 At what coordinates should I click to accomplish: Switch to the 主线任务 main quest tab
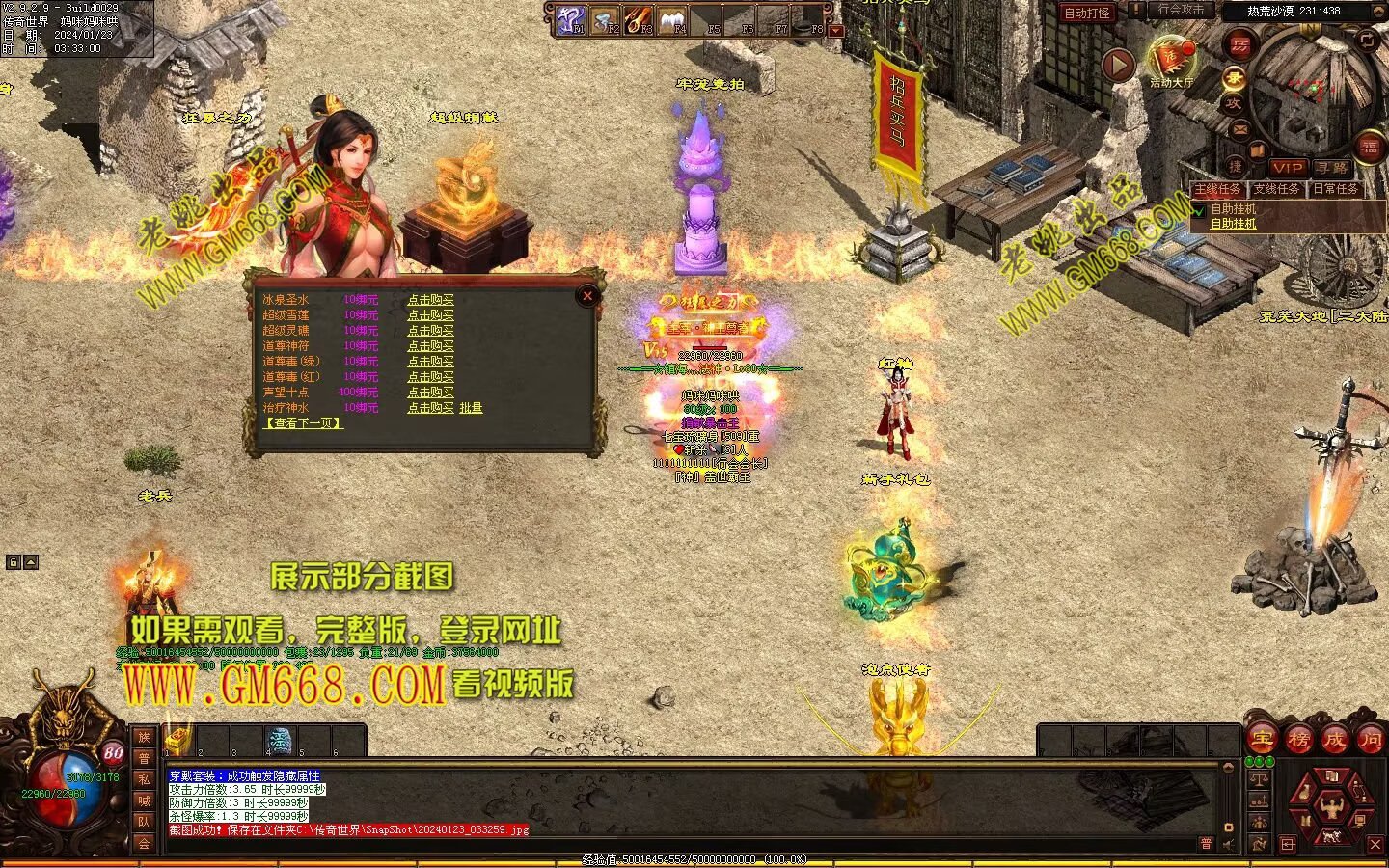(1218, 189)
